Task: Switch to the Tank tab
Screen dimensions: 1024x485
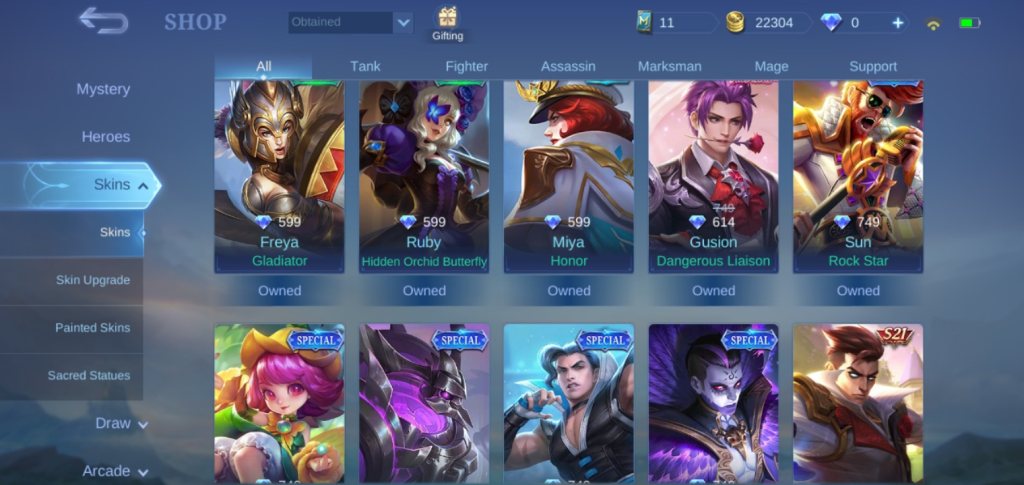Action: (x=365, y=66)
